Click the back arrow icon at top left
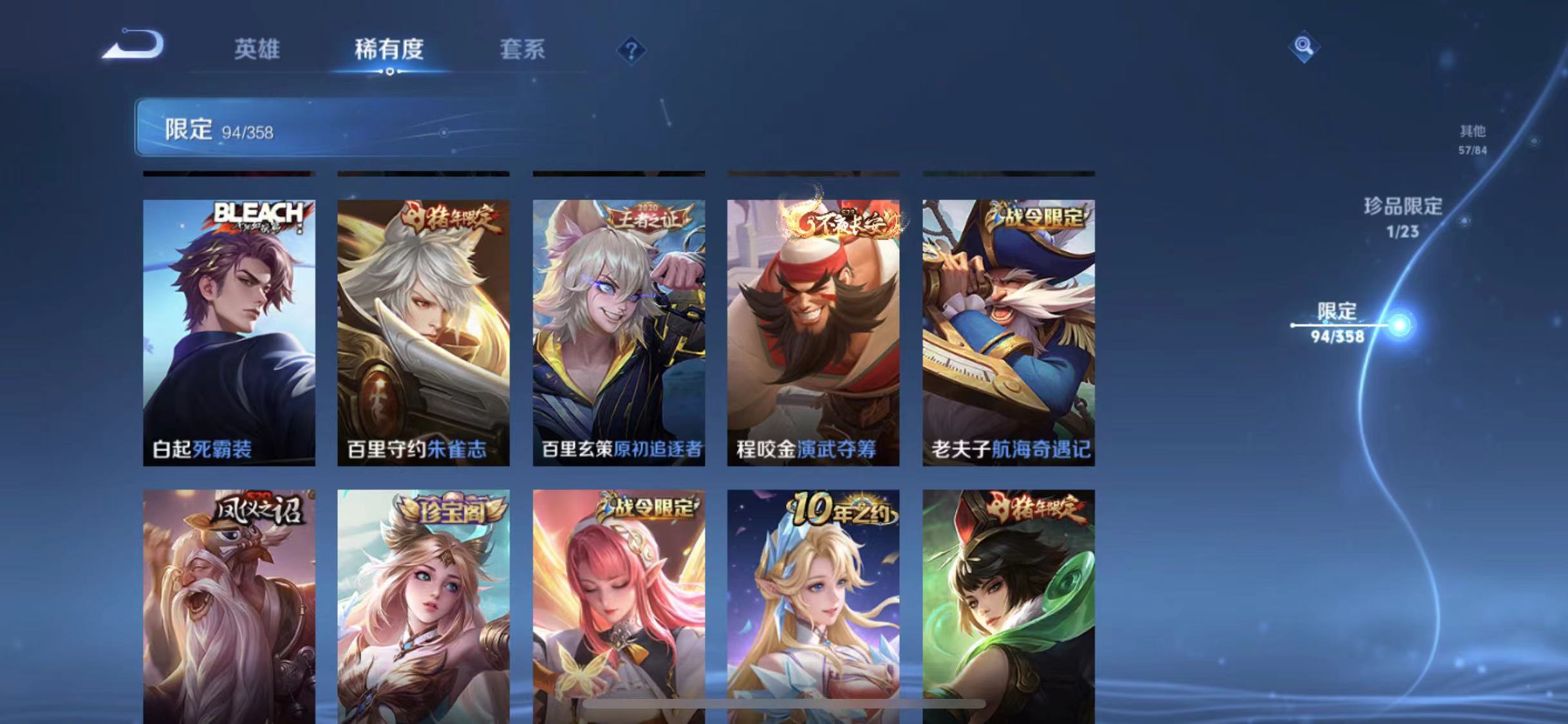The height and width of the screenshot is (724, 1568). point(133,45)
